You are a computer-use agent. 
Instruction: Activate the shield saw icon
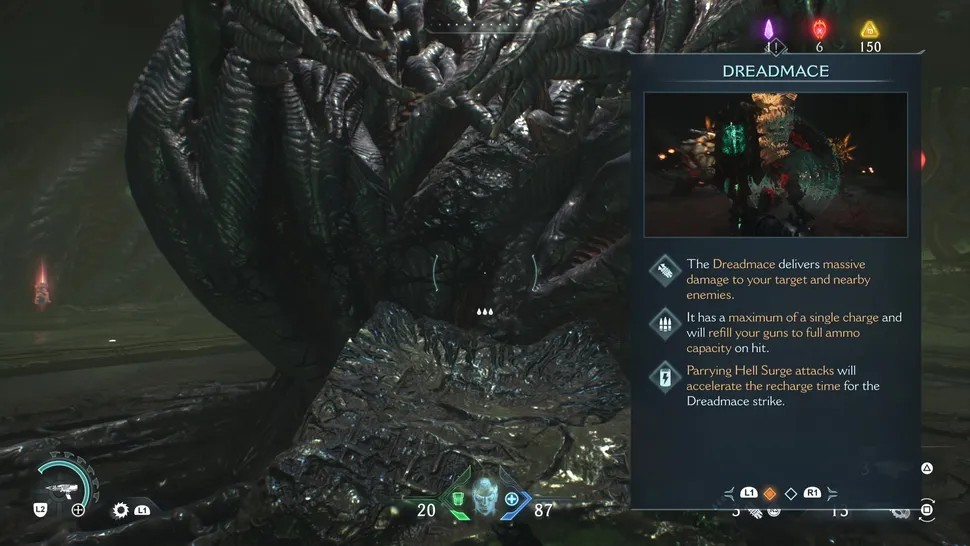click(122, 510)
